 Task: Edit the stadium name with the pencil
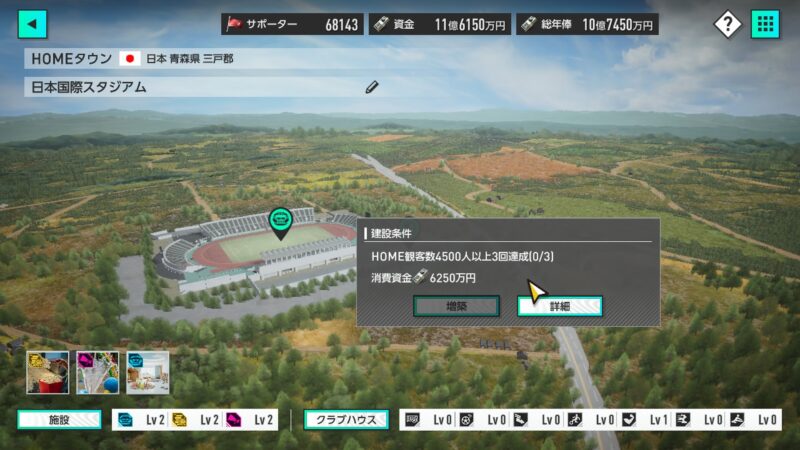[372, 87]
